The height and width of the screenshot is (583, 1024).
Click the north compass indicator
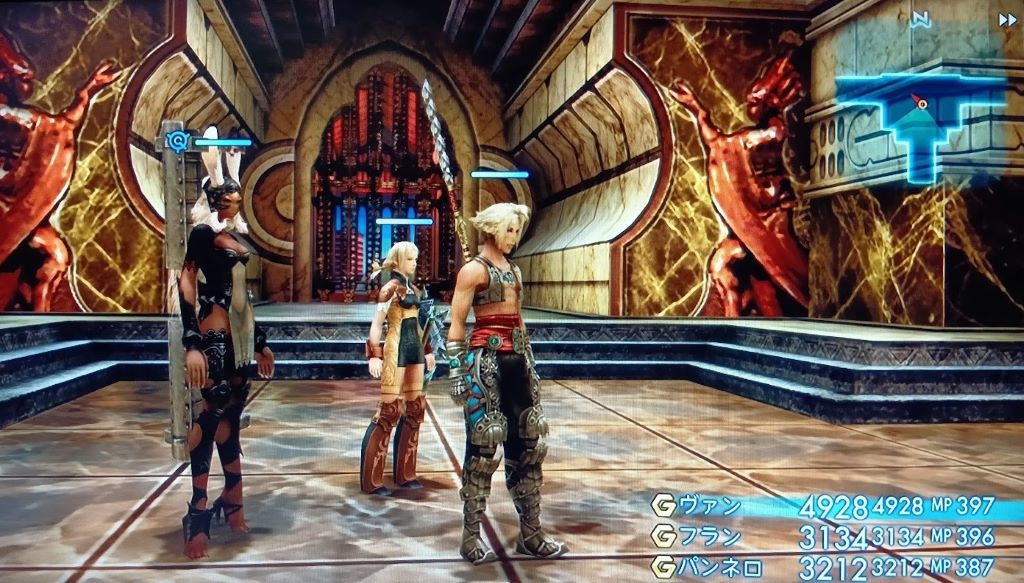pyautogui.click(x=920, y=18)
